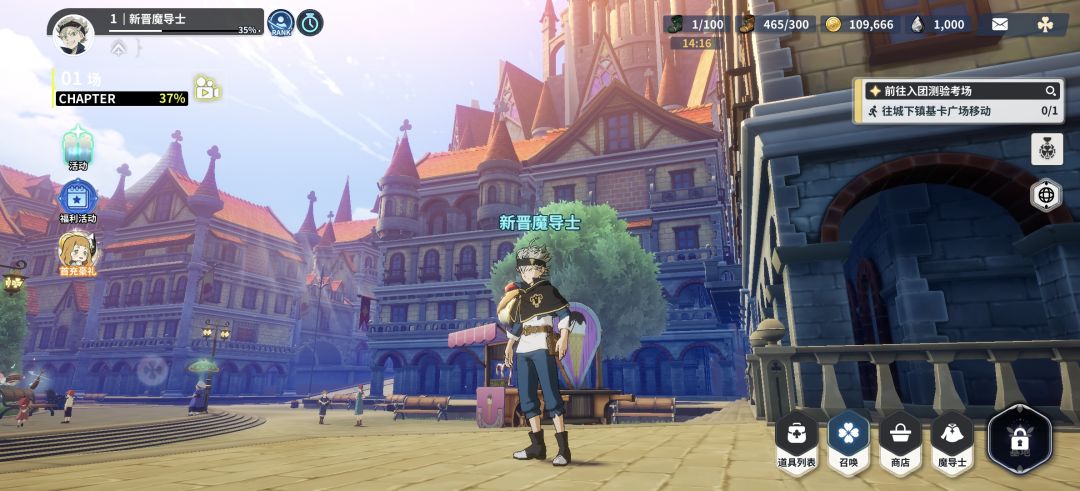Open the 商店 shop
The image size is (1080, 491).
pyautogui.click(x=900, y=440)
